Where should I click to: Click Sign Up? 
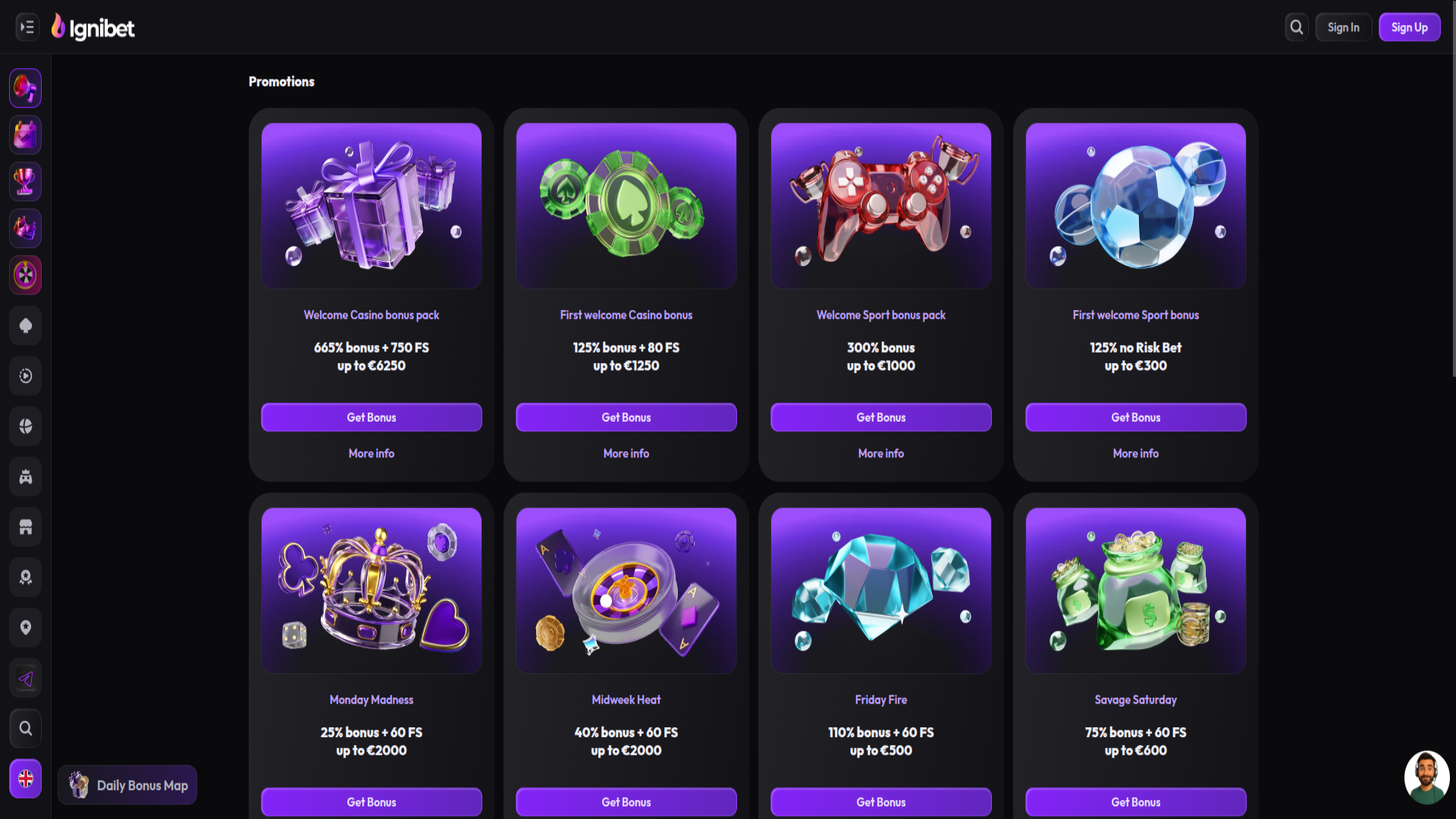pyautogui.click(x=1408, y=27)
